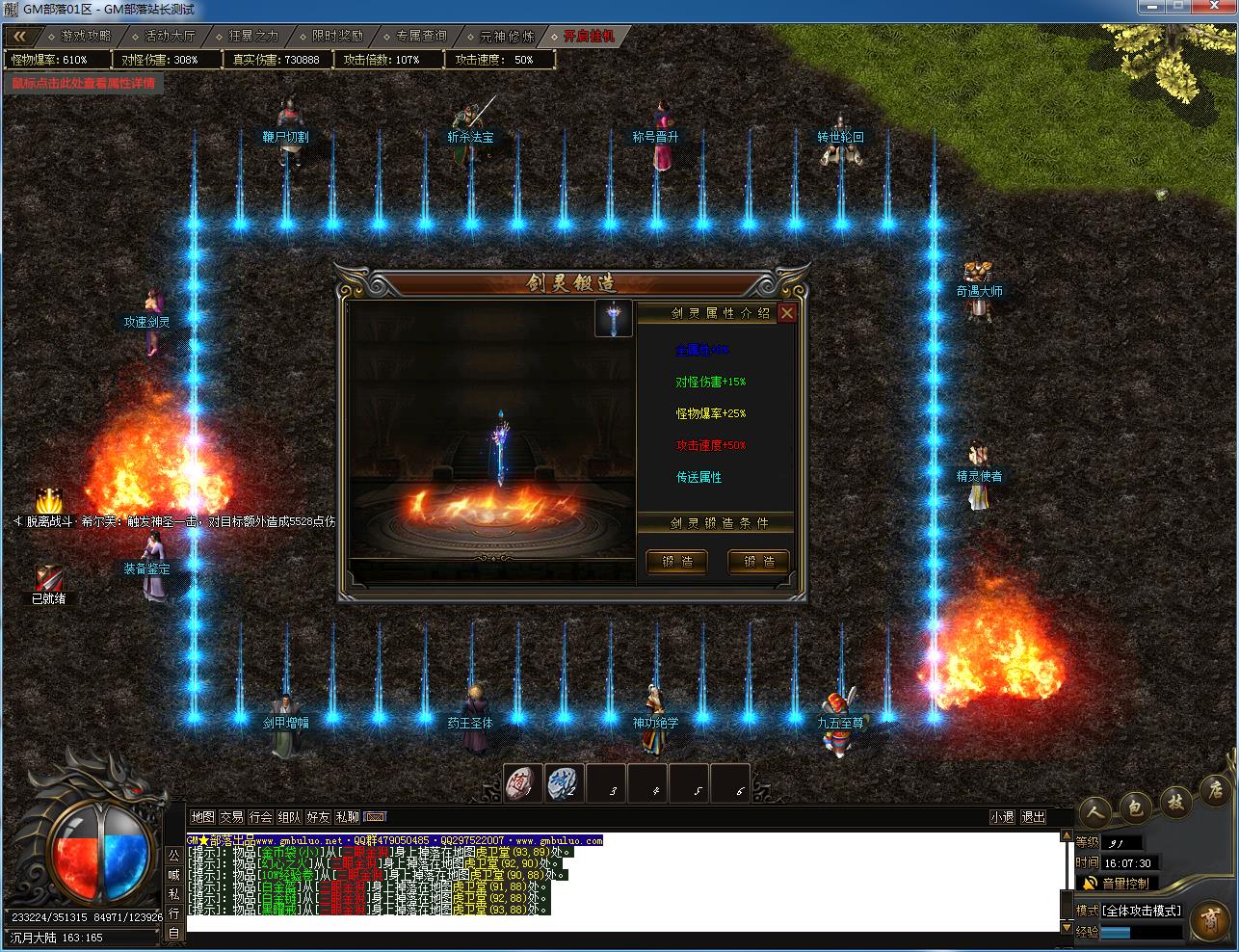
Task: Open the 活动大厅 activity hall
Action: point(170,37)
